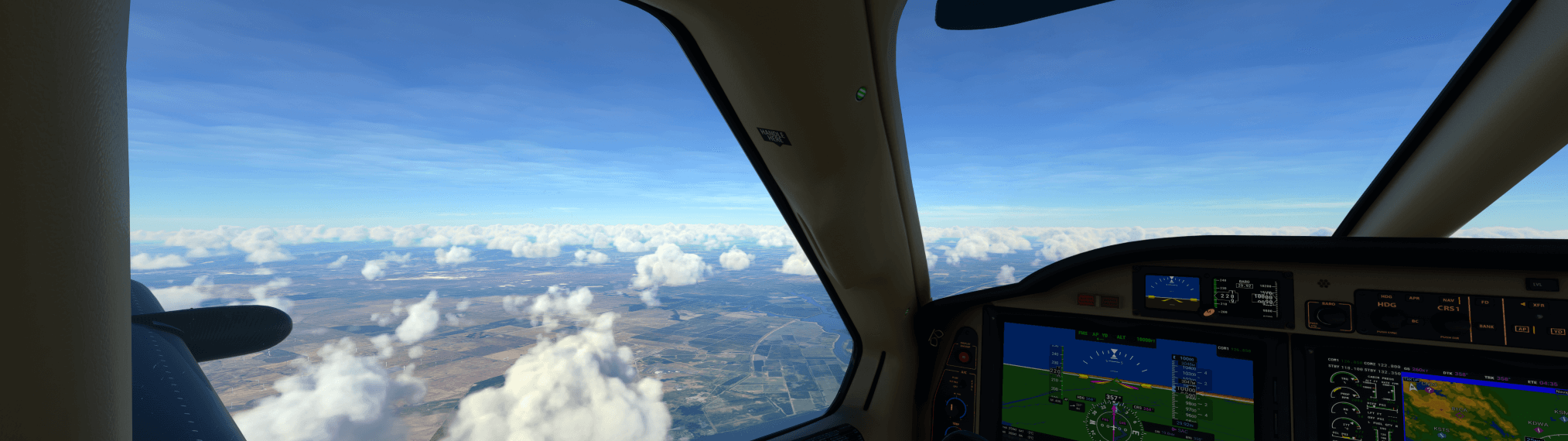Toggle the YD yaw damper button

(x=1557, y=331)
